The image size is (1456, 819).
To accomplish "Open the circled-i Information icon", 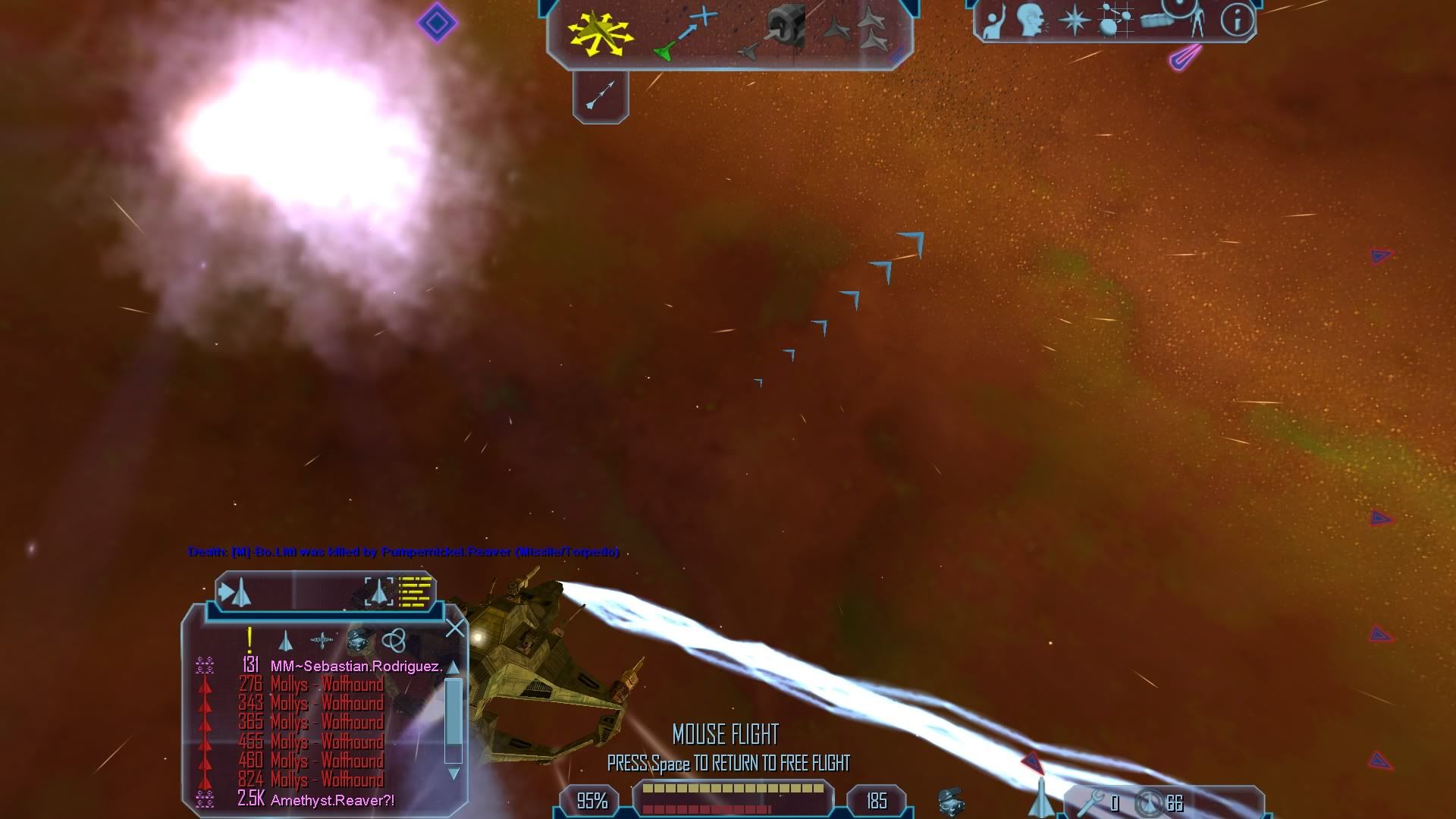I will point(1237,20).
